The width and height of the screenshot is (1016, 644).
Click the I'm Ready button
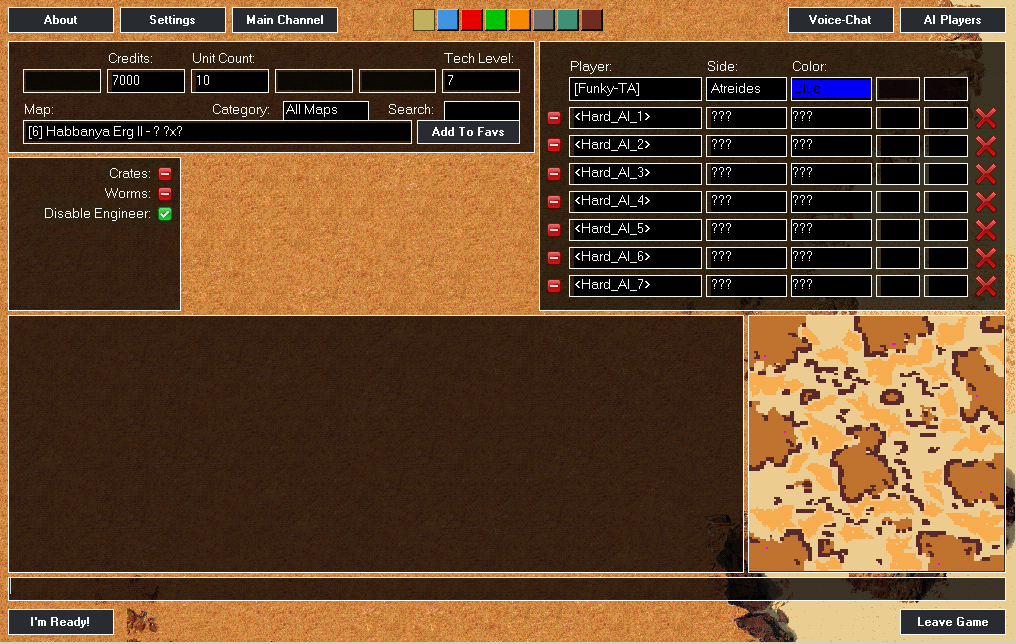click(x=61, y=622)
